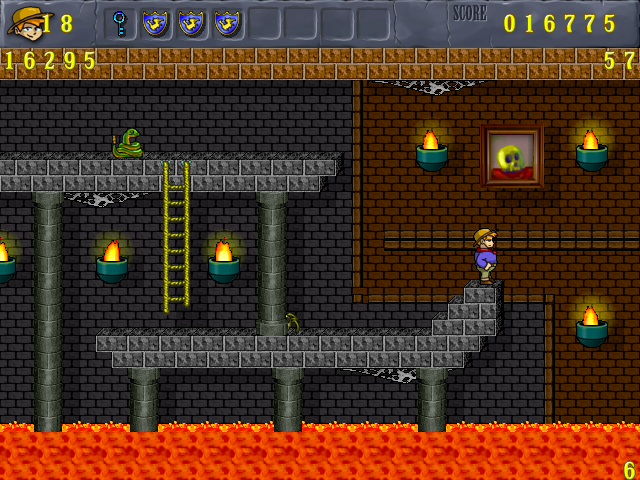Image resolution: width=640 pixels, height=480 pixels.
Task: Click the explorer portrait icon
Action: (25, 23)
